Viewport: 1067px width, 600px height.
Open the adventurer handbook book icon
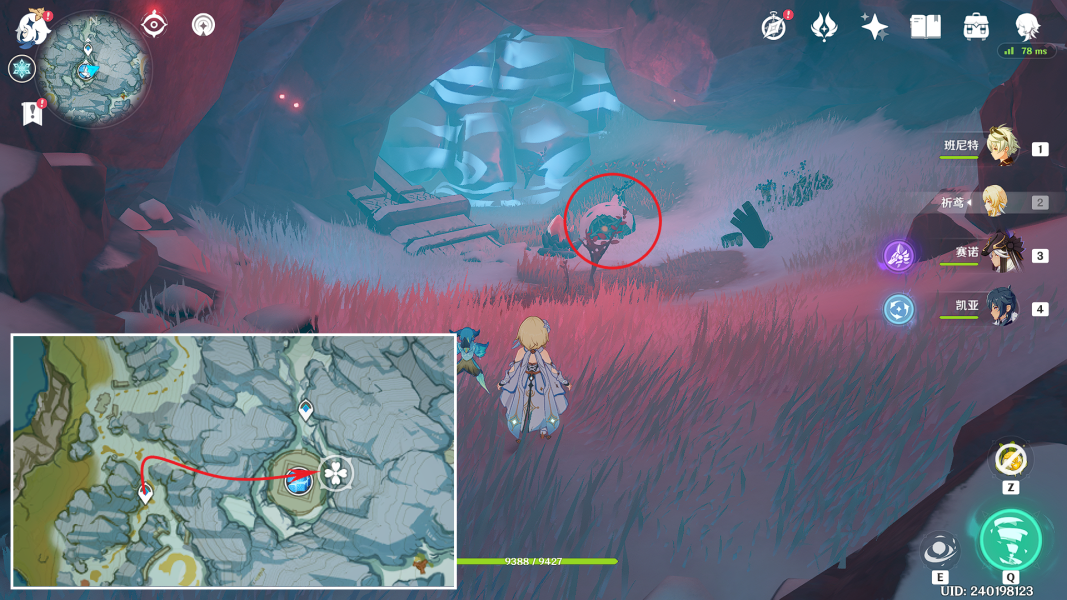925,27
